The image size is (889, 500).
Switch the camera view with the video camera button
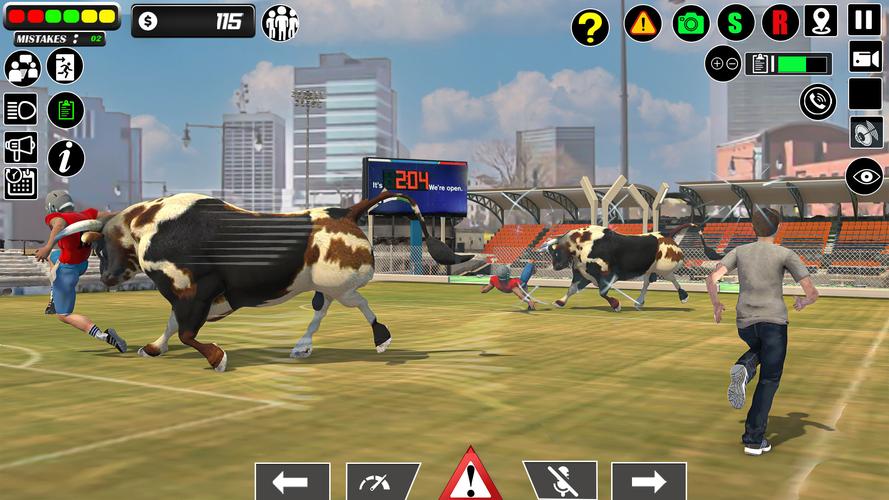pyautogui.click(x=864, y=56)
